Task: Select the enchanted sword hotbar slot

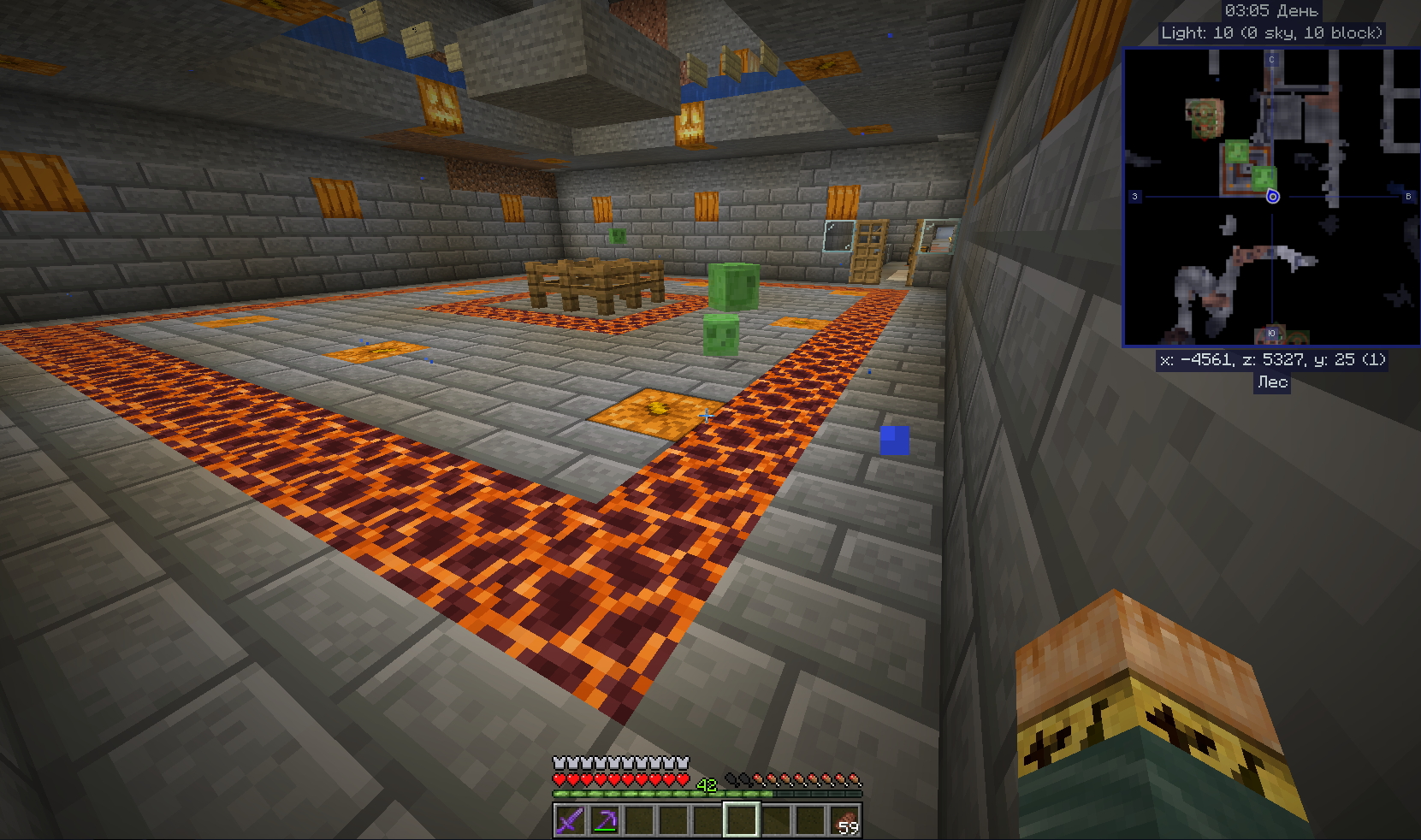Action: tap(570, 821)
